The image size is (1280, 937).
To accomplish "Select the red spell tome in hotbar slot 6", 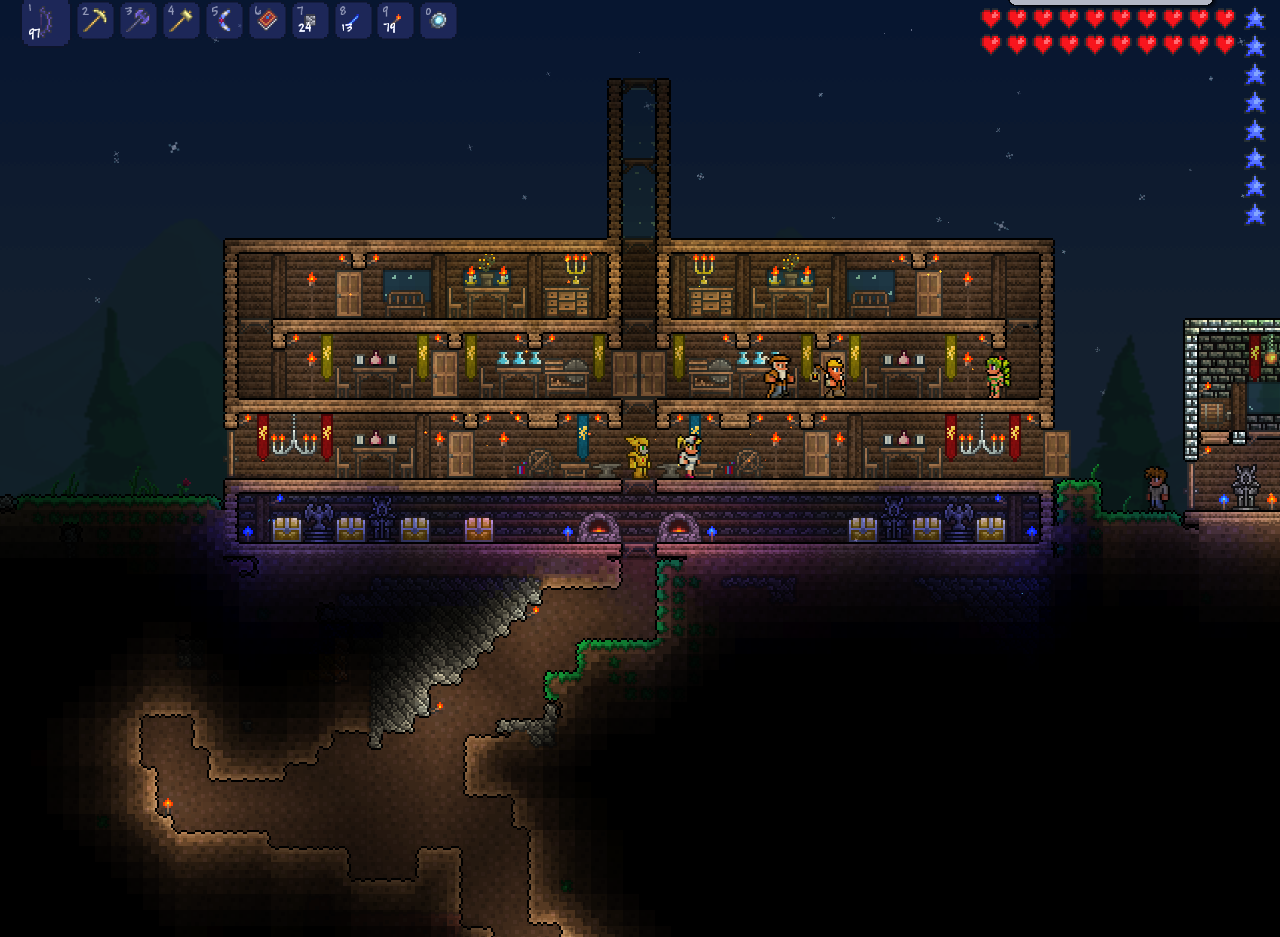I will [266, 20].
